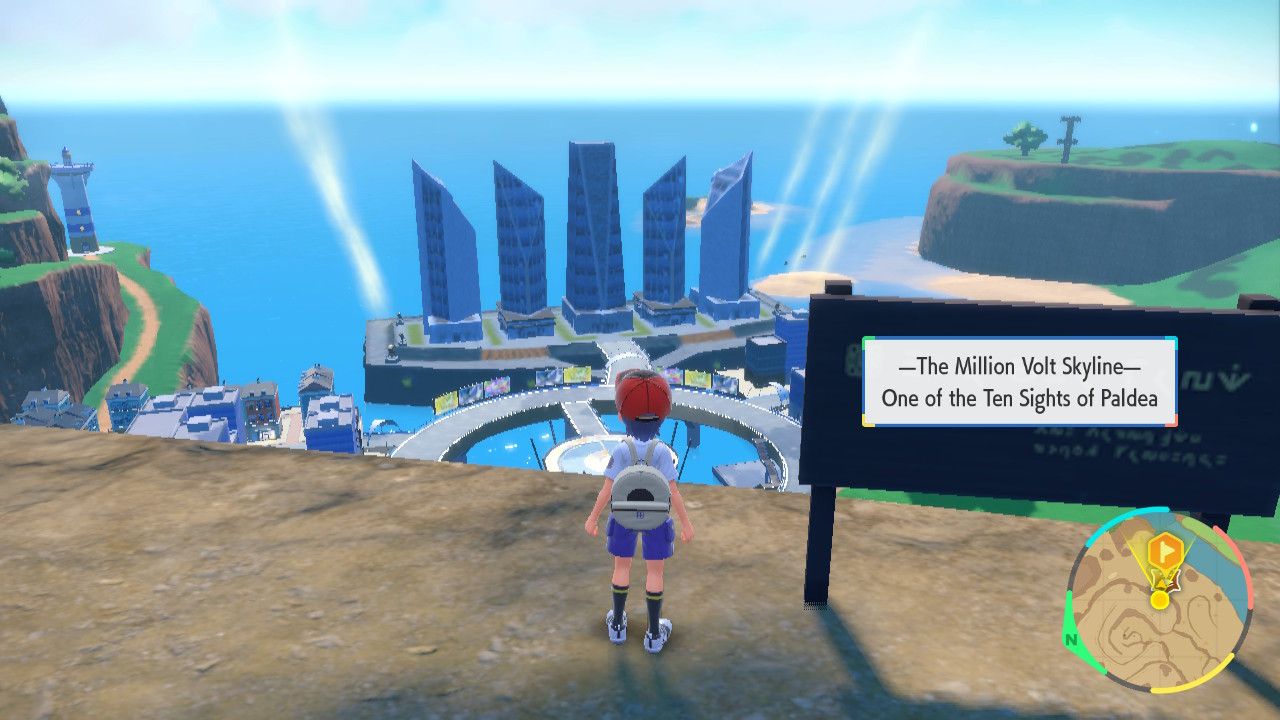Click the green N compass indicator on minimap

pyautogui.click(x=1071, y=638)
